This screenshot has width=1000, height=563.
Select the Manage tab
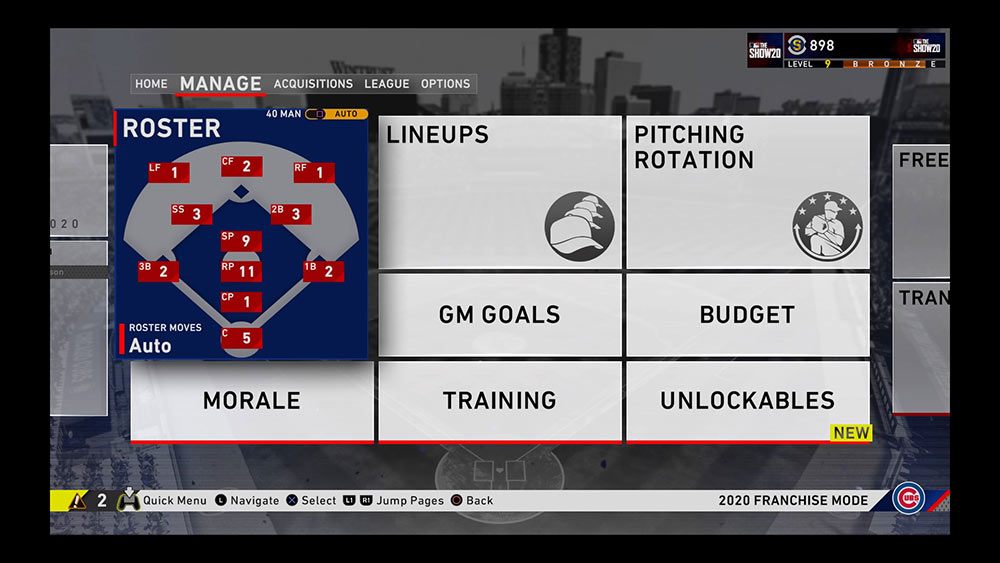(220, 84)
